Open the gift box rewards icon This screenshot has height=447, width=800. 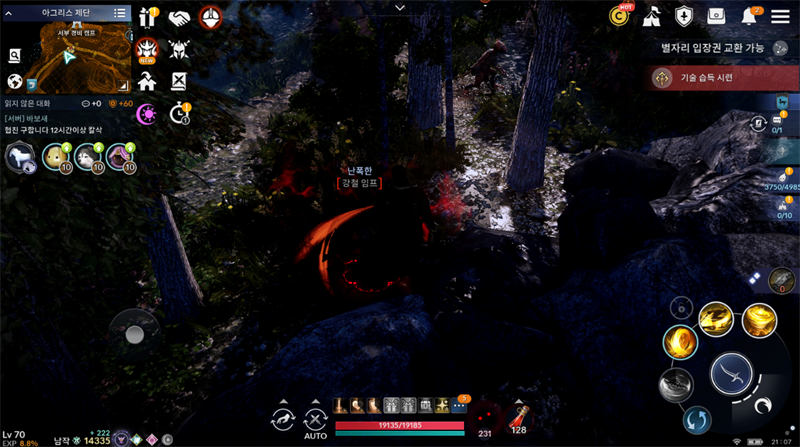149,17
